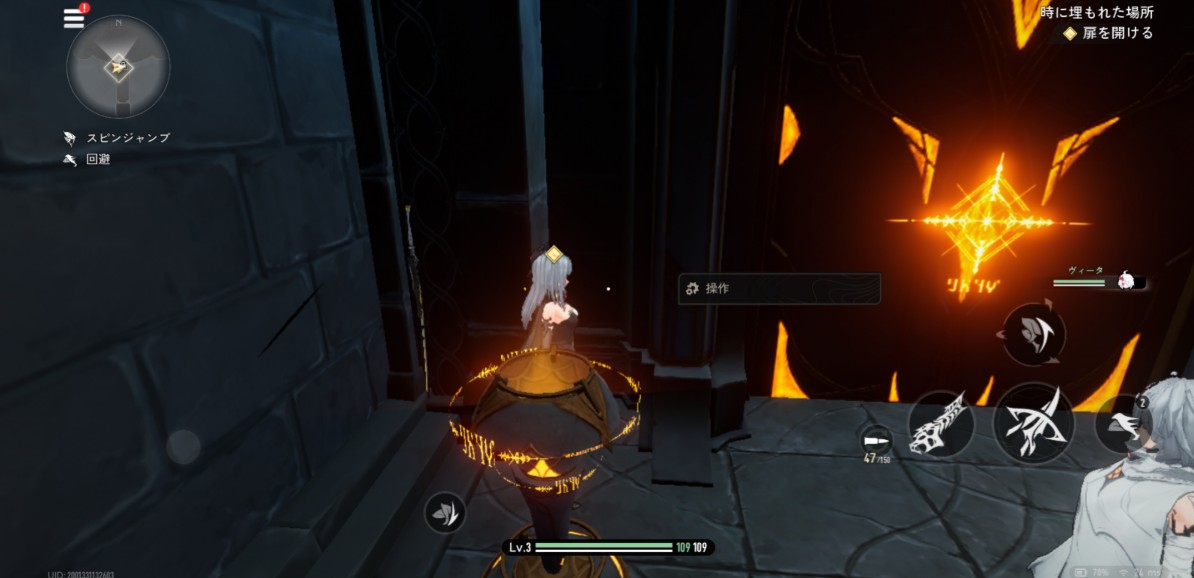This screenshot has height=578, width=1194.
Task: Use the skeletal beast weapon skill
Action: click(941, 423)
